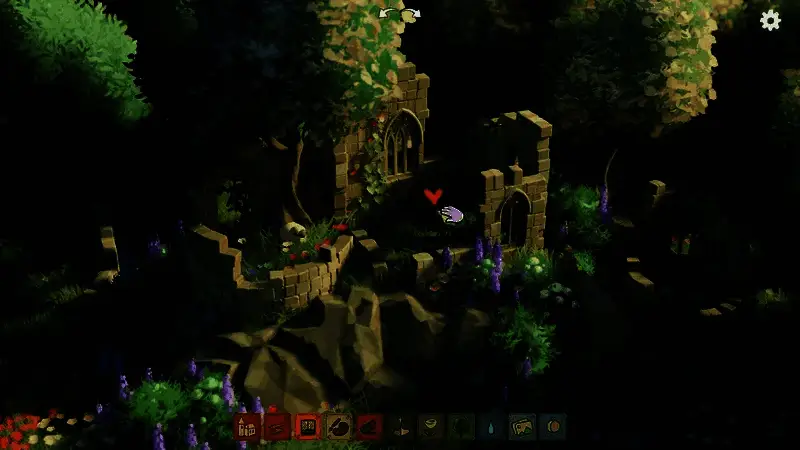Choose the bowl-shaped toolbar item
This screenshot has height=450, width=800.
coord(430,427)
